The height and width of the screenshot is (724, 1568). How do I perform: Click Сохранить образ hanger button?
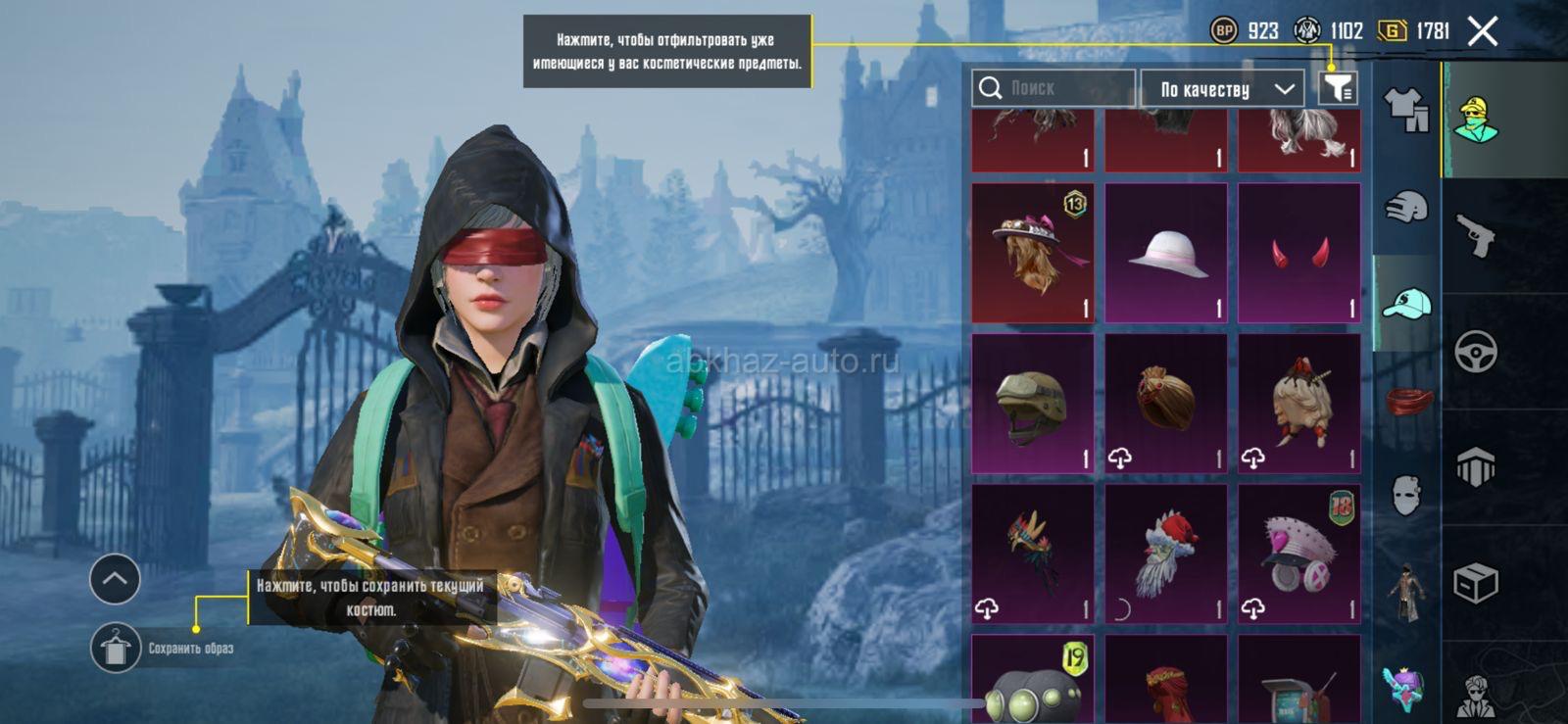click(x=116, y=648)
